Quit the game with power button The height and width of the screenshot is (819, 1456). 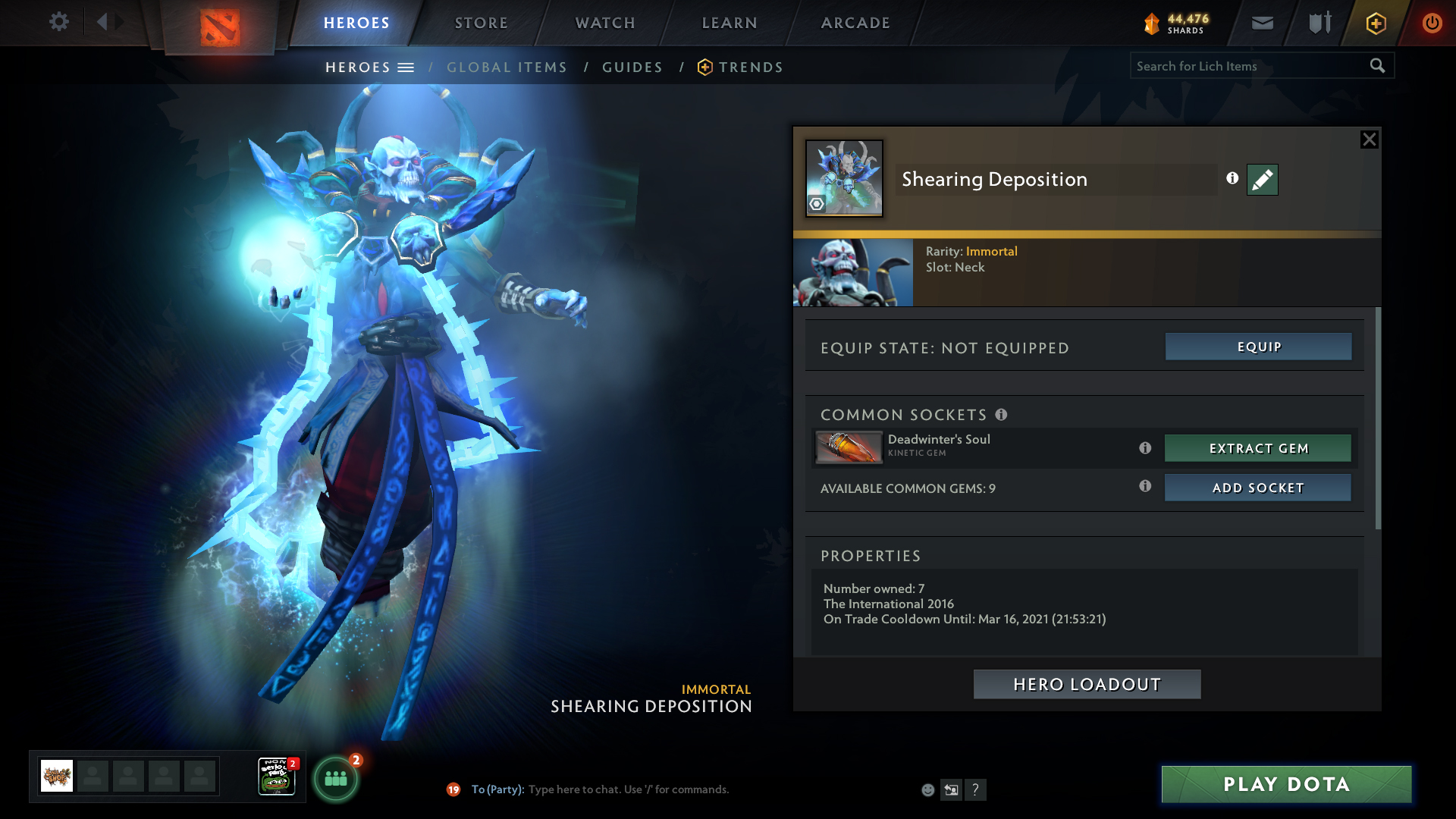point(1432,23)
